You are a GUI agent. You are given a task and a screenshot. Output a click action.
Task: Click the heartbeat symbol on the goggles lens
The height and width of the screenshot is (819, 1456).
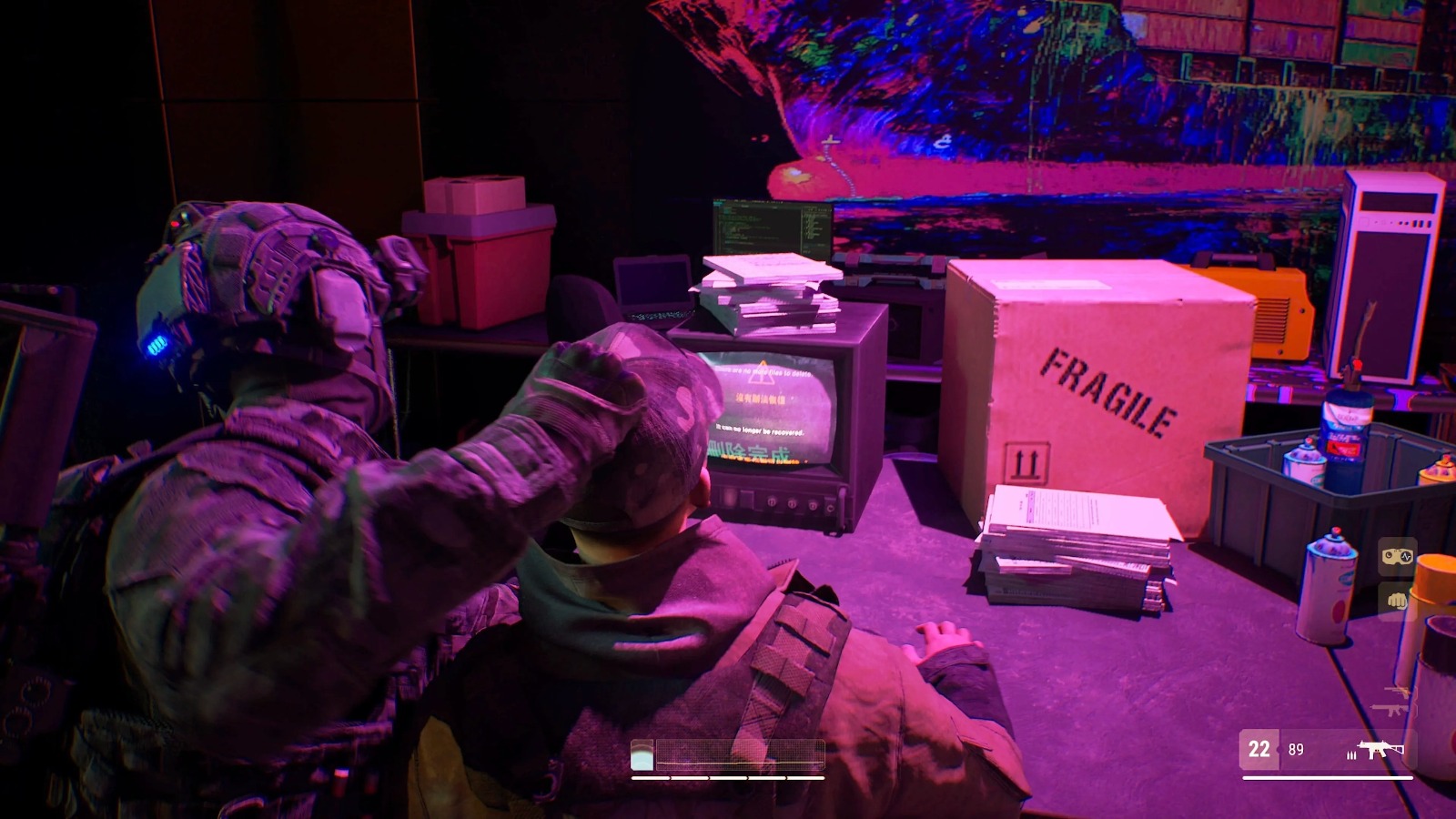1407,556
